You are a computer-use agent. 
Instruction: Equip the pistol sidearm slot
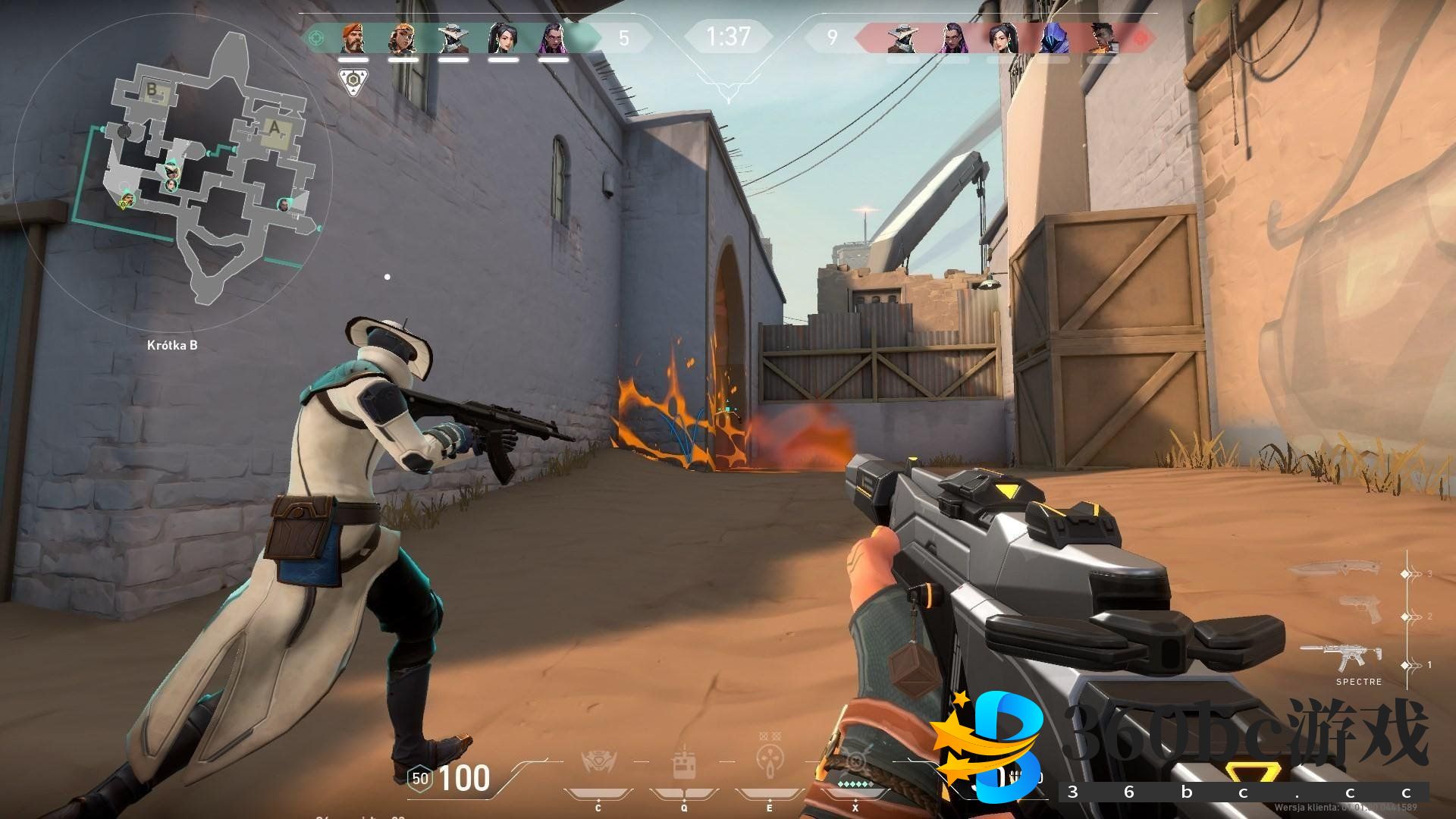pyautogui.click(x=1359, y=610)
